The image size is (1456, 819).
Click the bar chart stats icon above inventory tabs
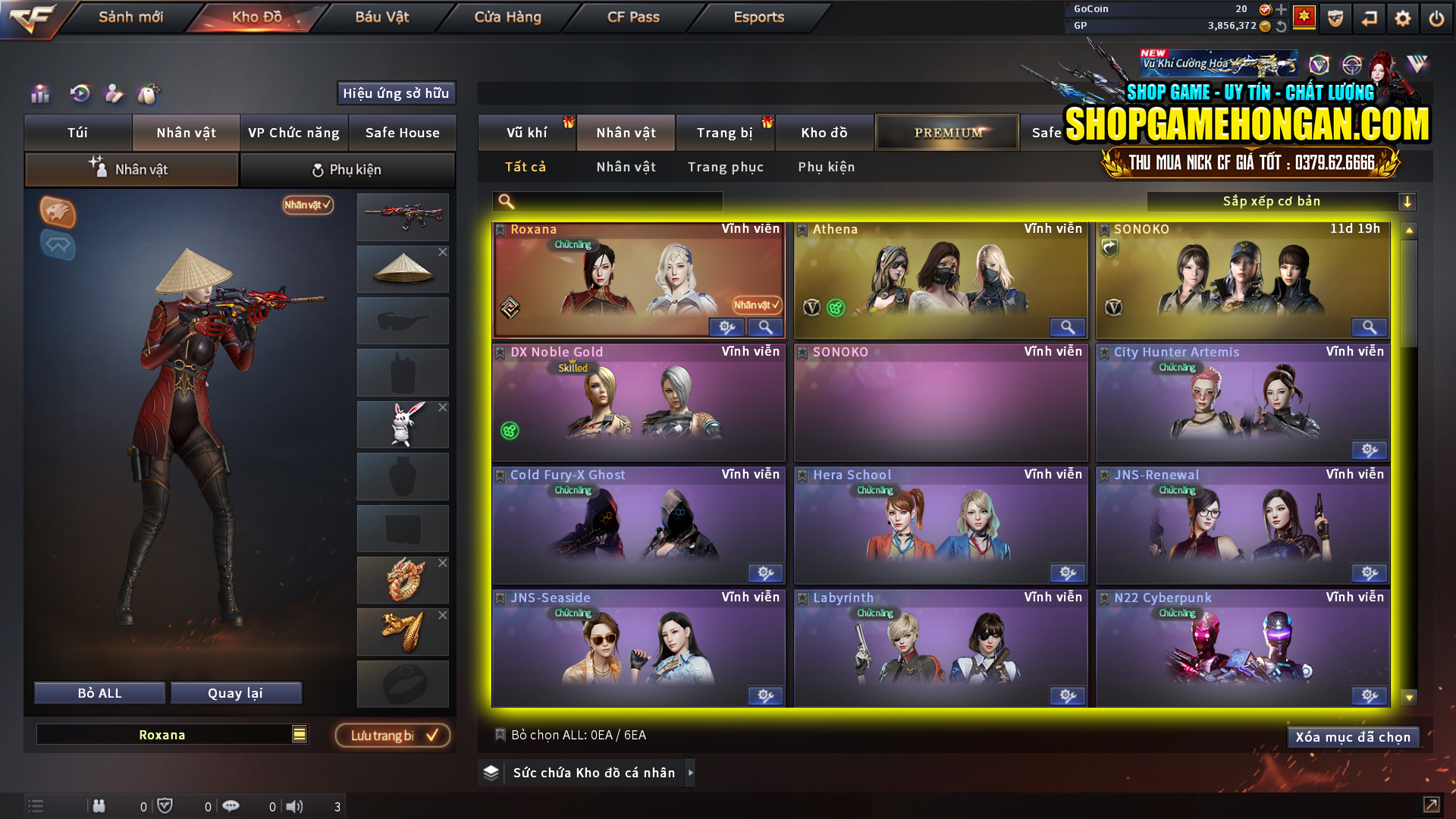(39, 93)
